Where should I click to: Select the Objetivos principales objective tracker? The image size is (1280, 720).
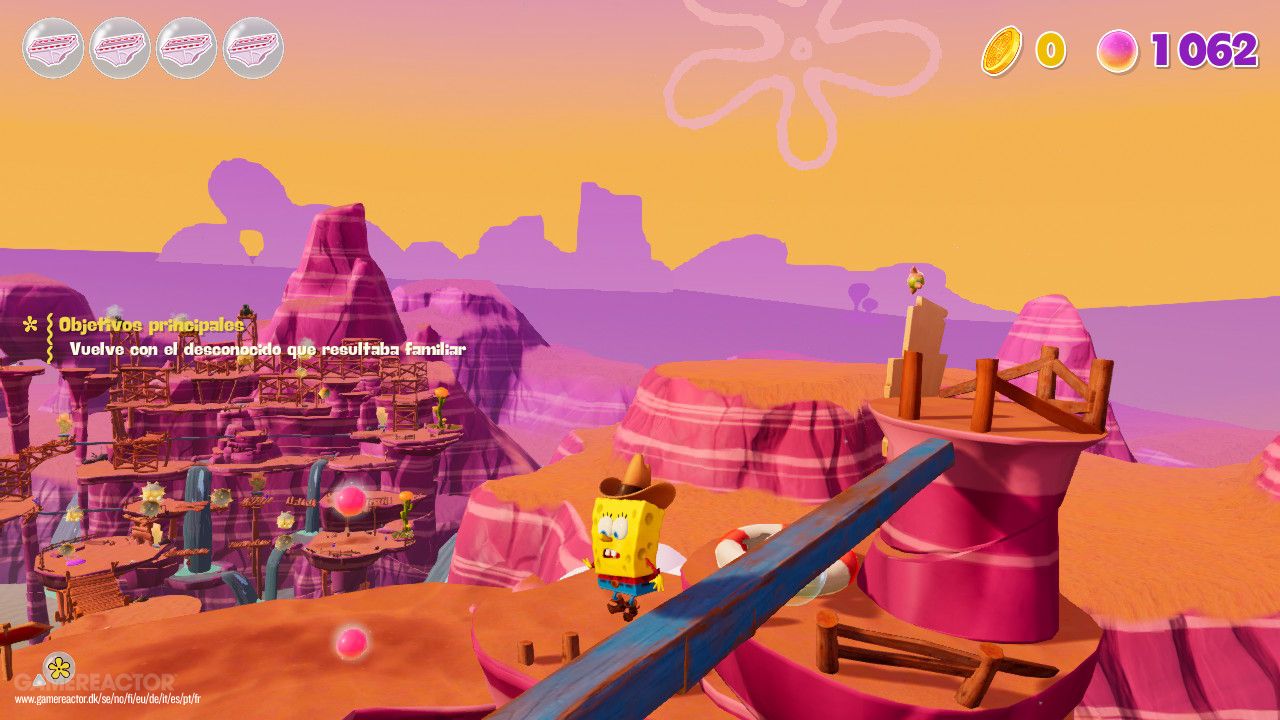tap(150, 325)
